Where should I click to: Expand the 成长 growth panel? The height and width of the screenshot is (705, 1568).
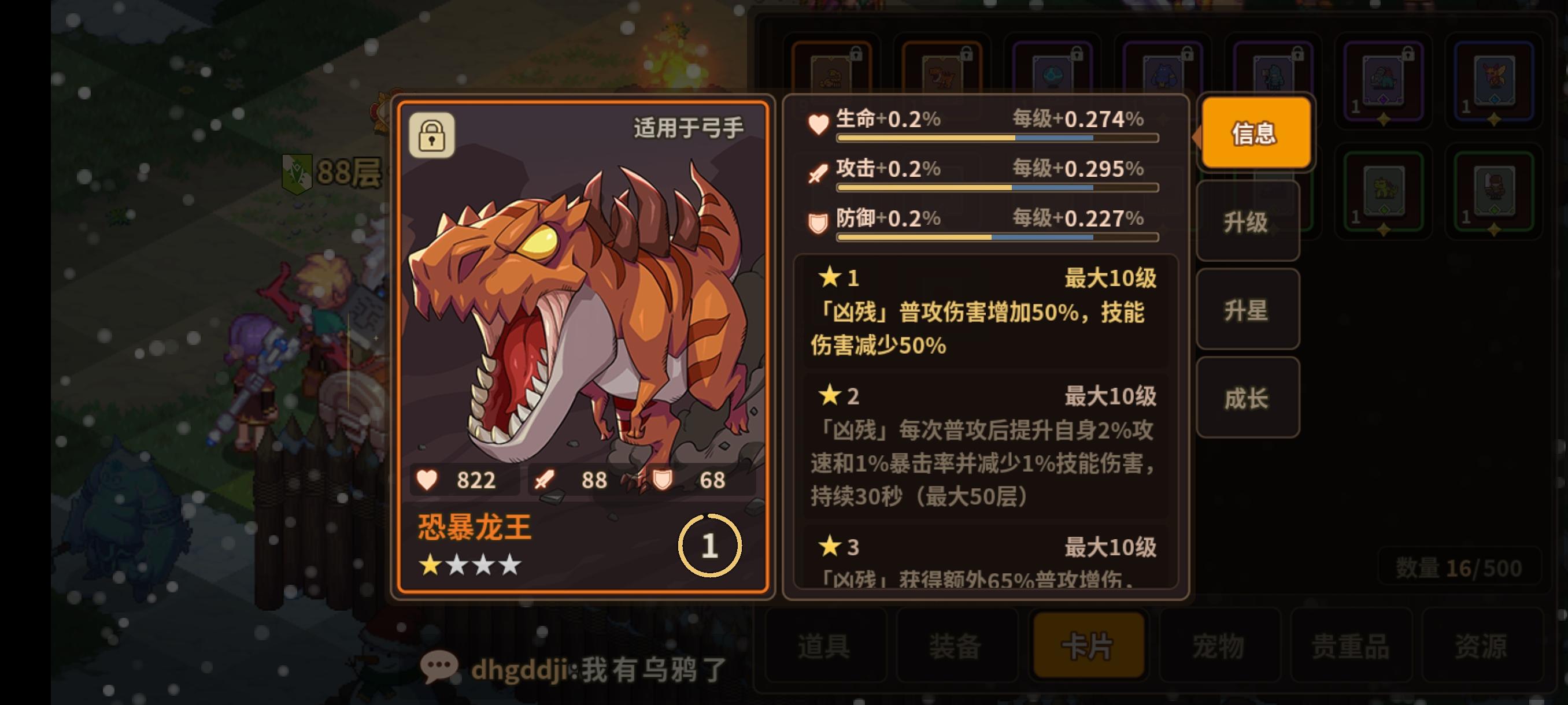(x=1247, y=398)
